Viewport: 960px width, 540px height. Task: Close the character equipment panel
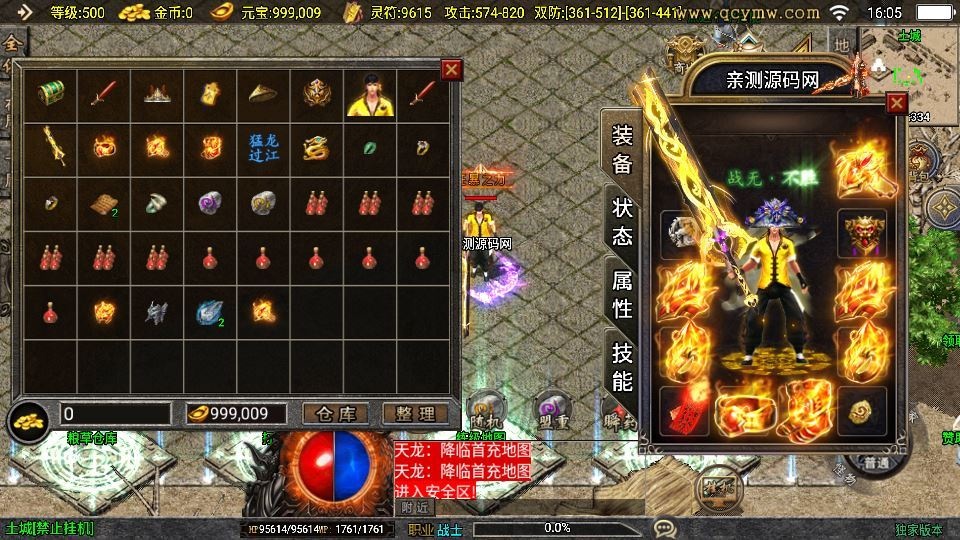pyautogui.click(x=896, y=103)
